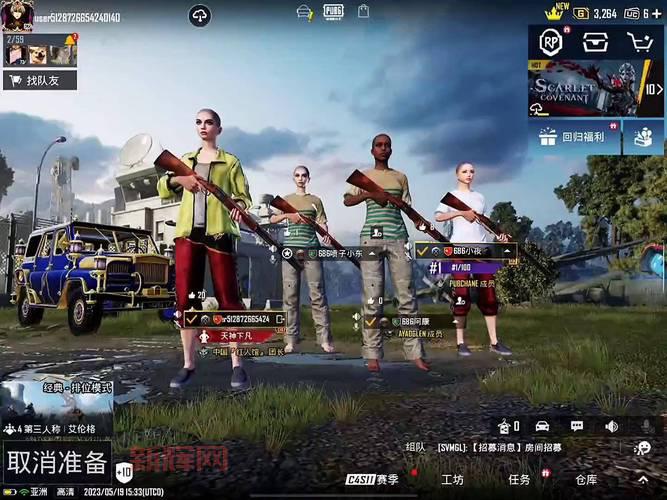Open the 仓库 inventory menu
This screenshot has height=500, width=667.
[x=586, y=479]
